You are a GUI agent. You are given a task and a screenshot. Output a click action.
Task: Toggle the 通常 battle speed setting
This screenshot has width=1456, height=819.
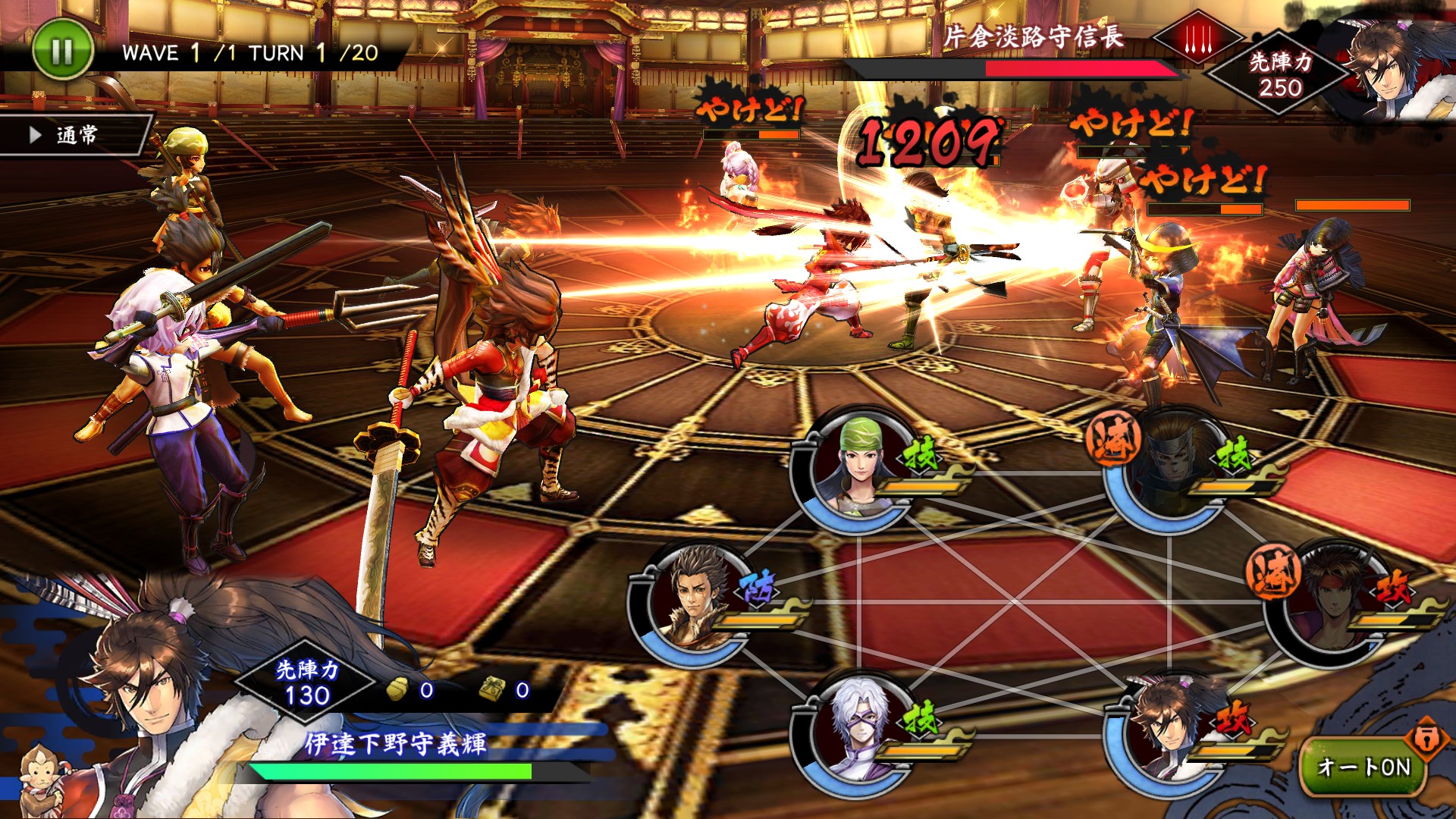tap(74, 136)
